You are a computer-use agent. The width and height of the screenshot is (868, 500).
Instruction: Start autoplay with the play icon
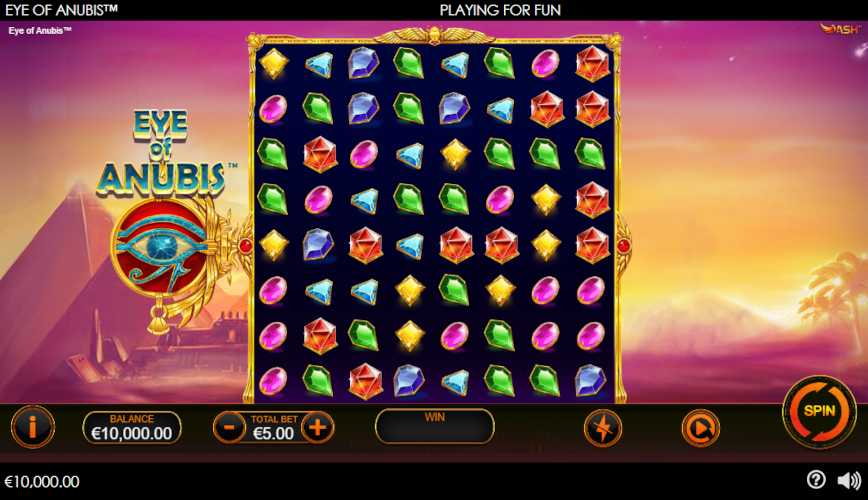tap(700, 428)
